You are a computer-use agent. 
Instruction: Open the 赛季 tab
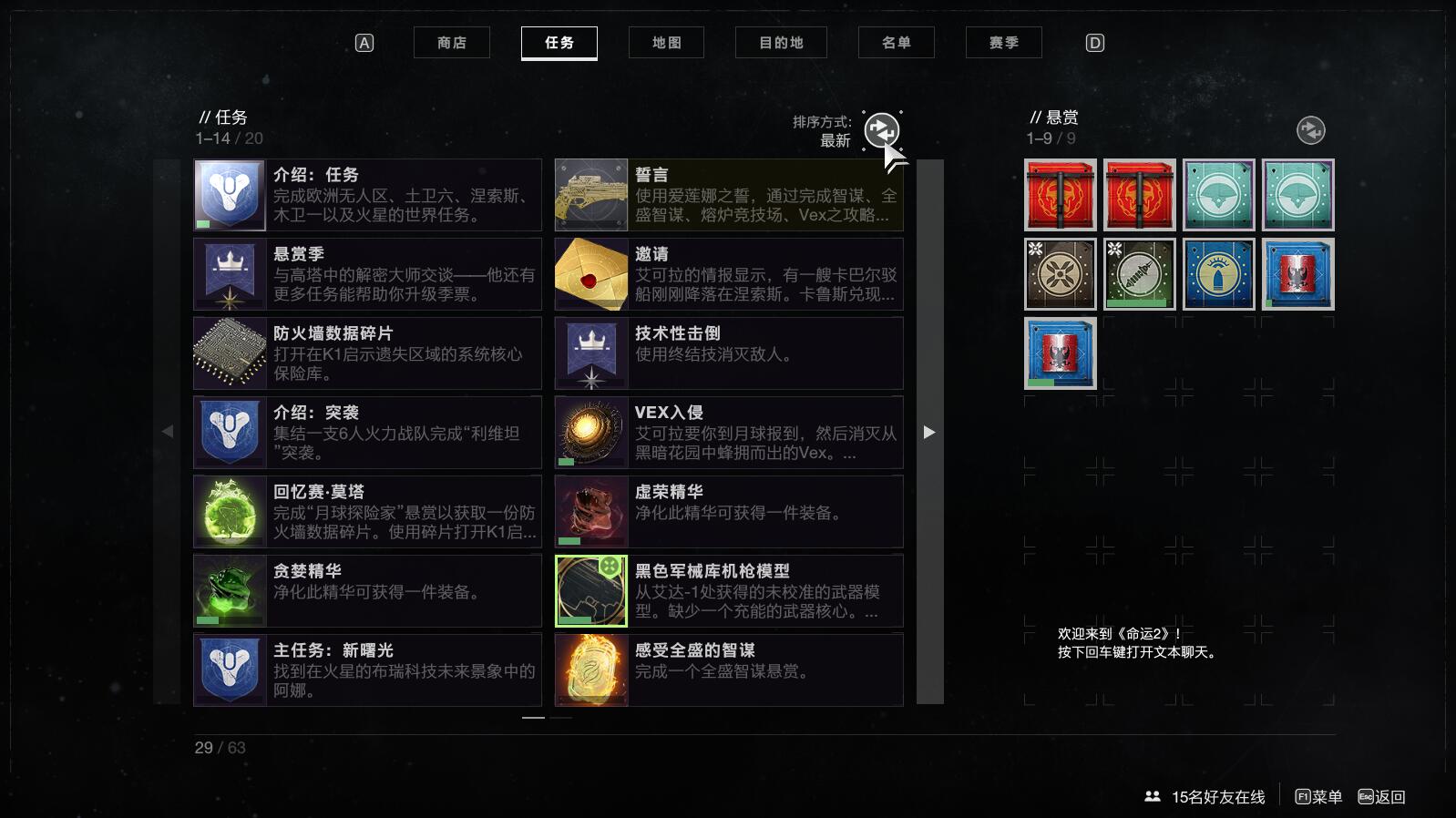(x=1003, y=43)
